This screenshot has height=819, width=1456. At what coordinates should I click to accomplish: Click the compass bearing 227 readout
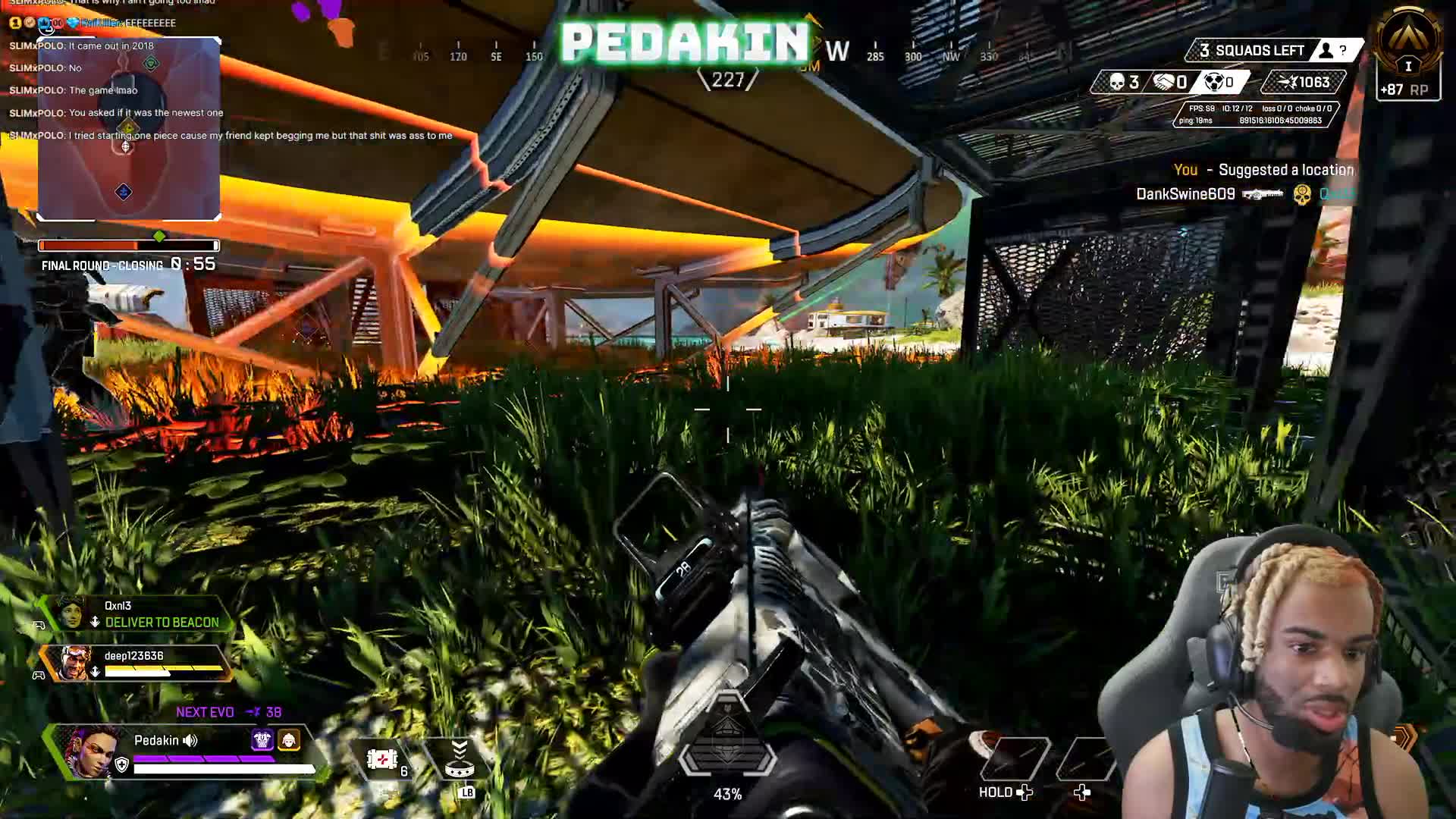728,80
